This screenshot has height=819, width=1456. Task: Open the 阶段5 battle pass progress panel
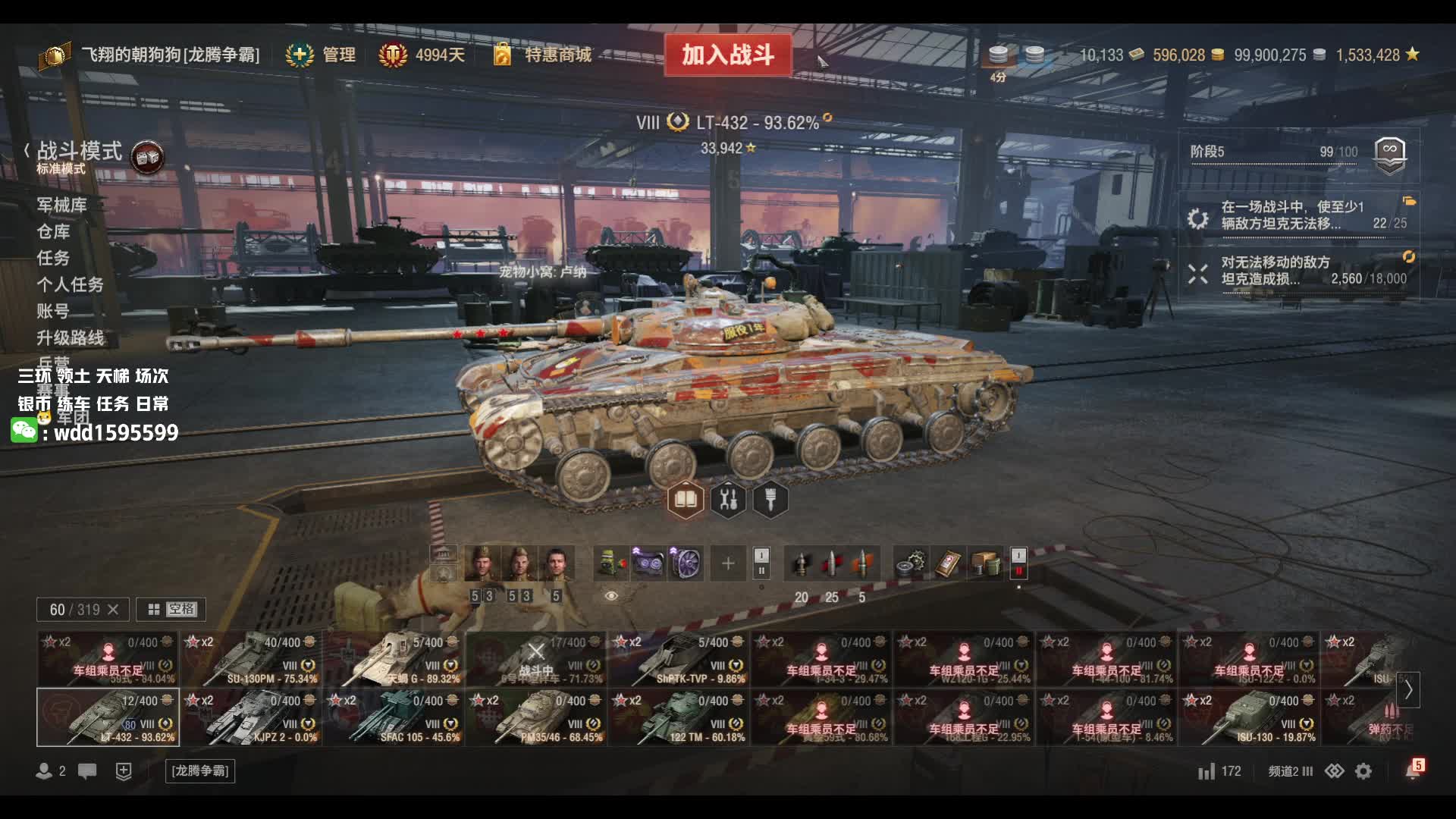(x=1298, y=152)
